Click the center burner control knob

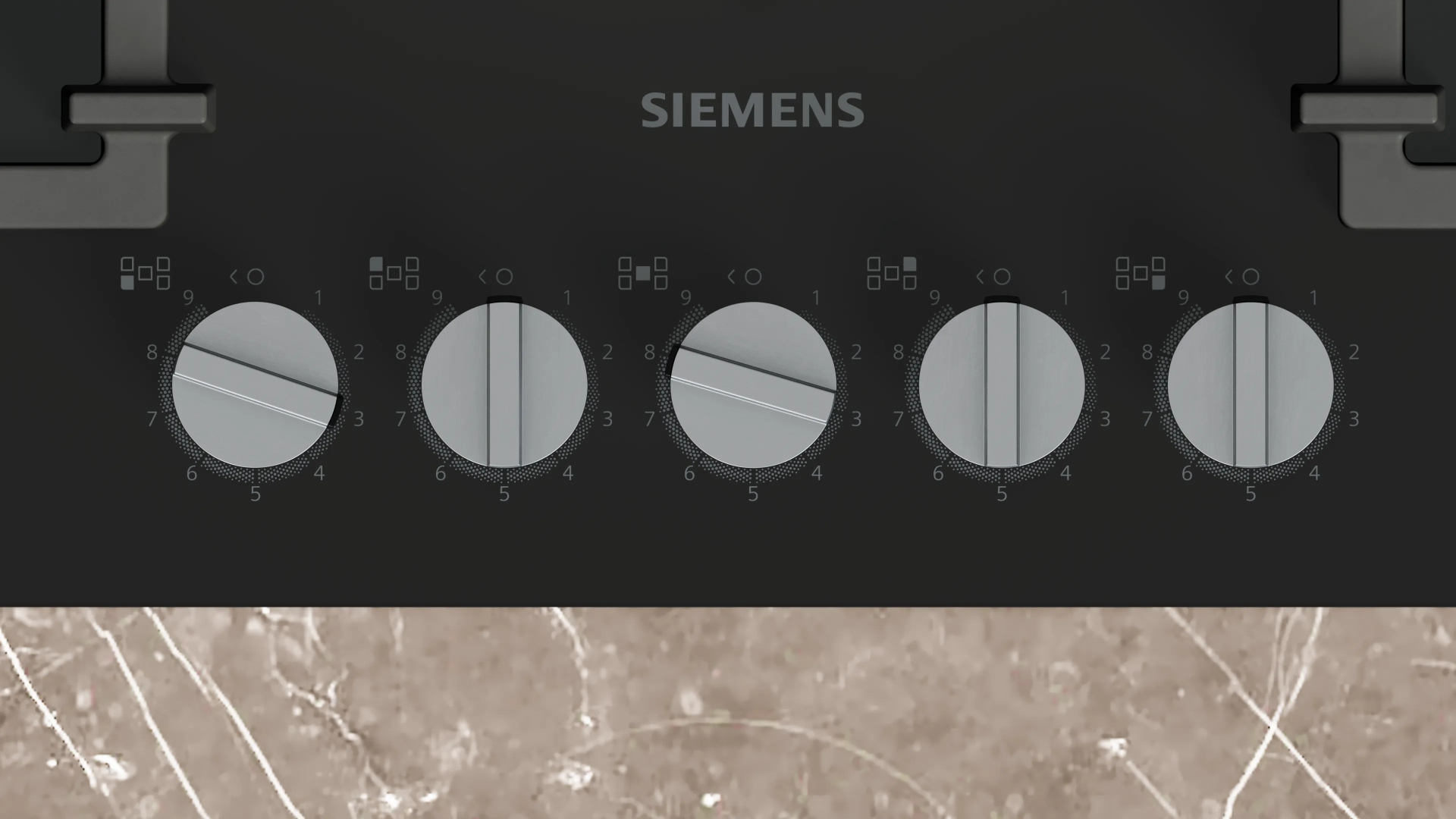click(752, 384)
